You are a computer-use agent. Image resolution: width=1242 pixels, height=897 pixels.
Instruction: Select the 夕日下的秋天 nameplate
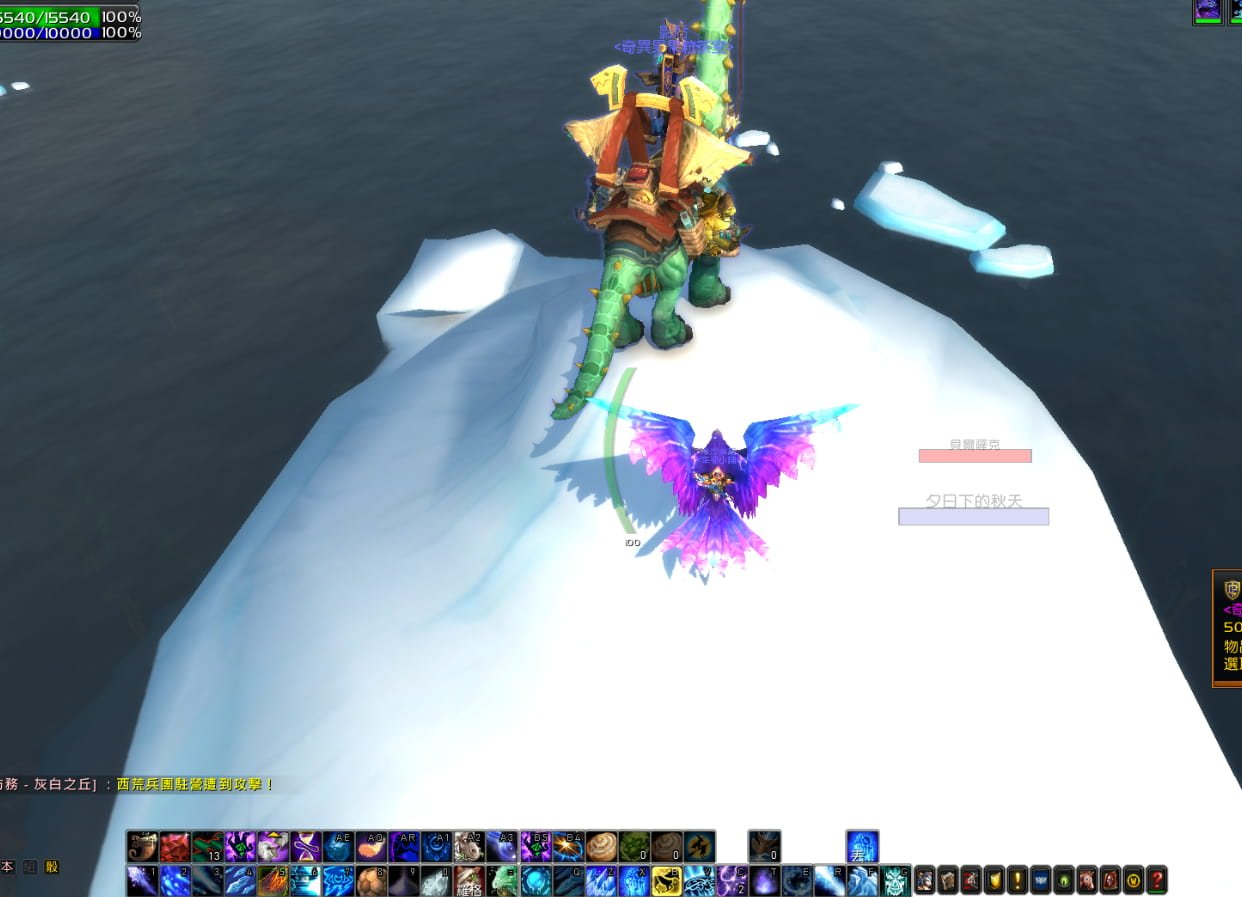coord(973,516)
